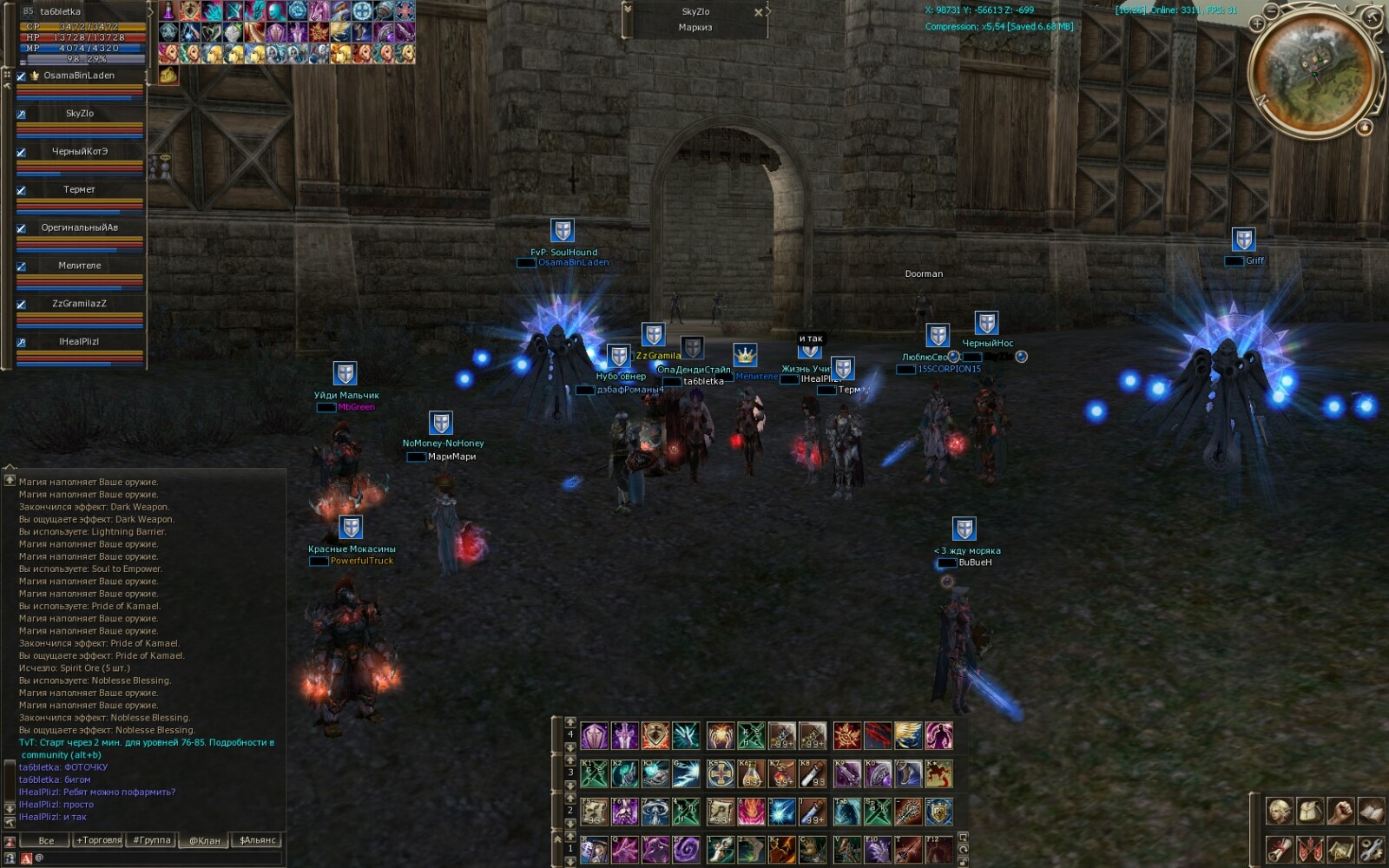1389x868 pixels.
Task: Switch to the #Группа chat tab
Action: tap(152, 840)
